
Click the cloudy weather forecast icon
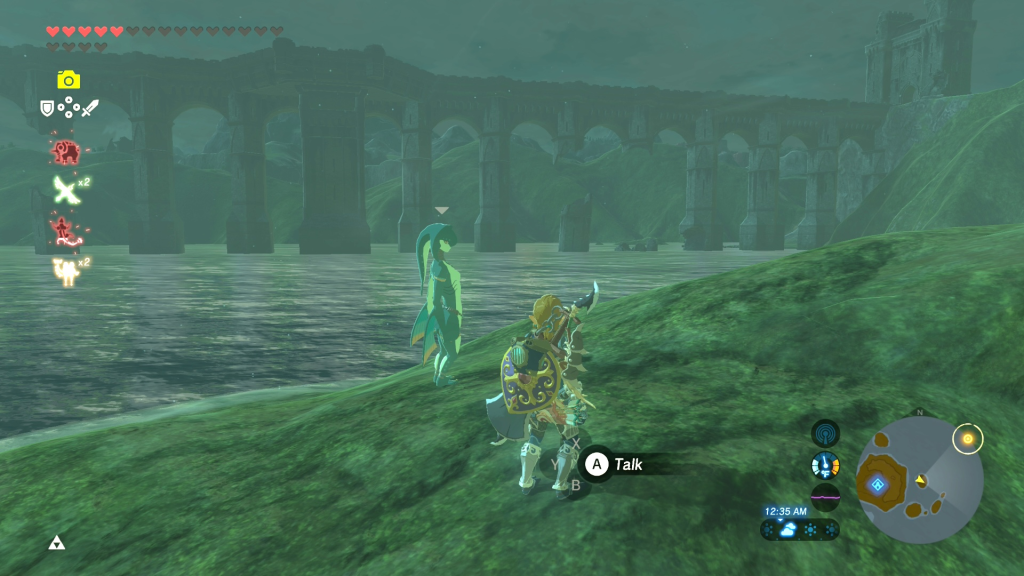click(x=788, y=530)
